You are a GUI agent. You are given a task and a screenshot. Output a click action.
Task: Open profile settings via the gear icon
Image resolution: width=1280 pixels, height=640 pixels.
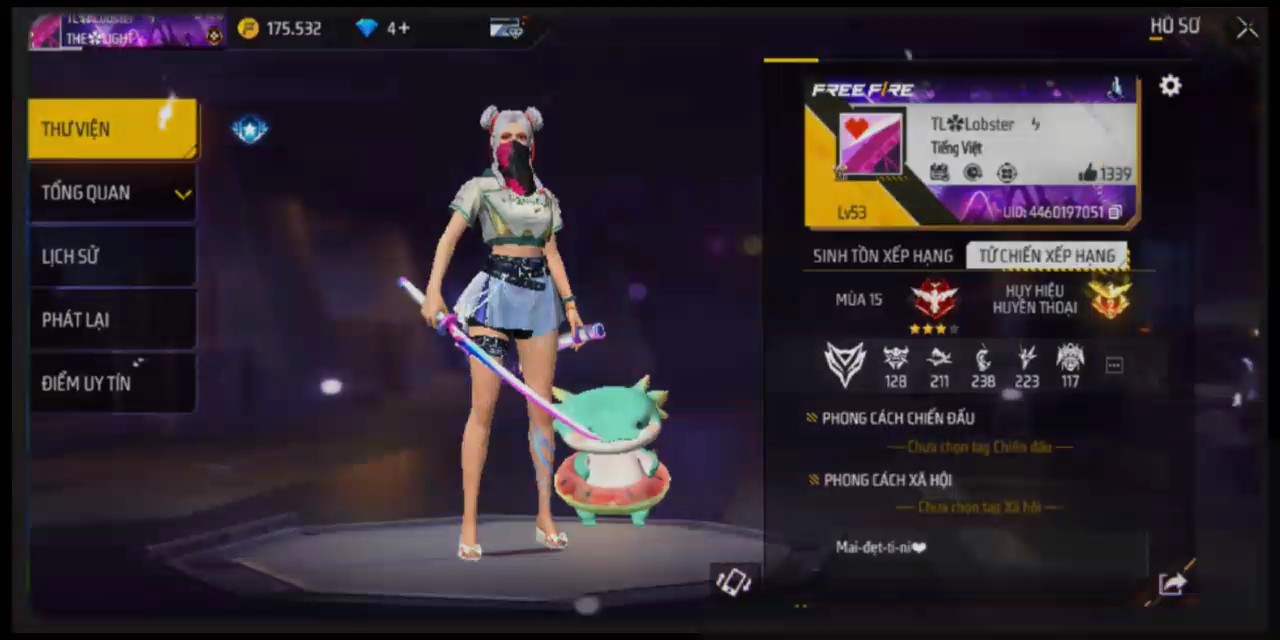(1170, 86)
